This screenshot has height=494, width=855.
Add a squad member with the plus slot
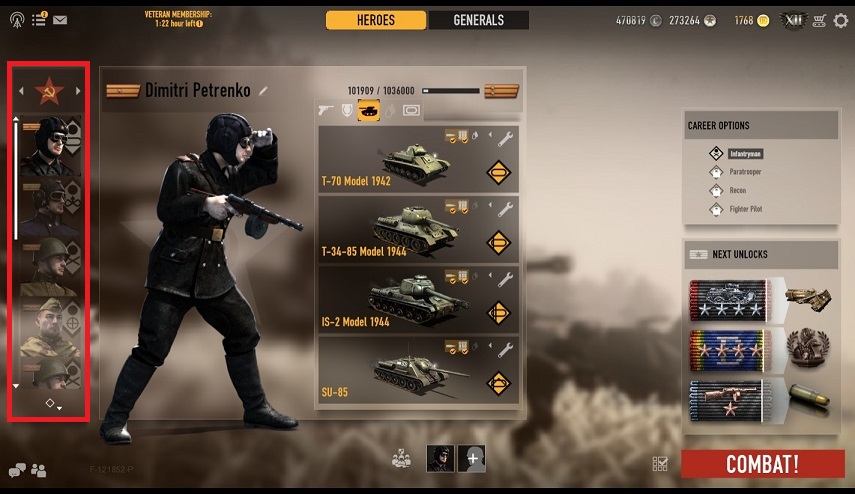[471, 458]
